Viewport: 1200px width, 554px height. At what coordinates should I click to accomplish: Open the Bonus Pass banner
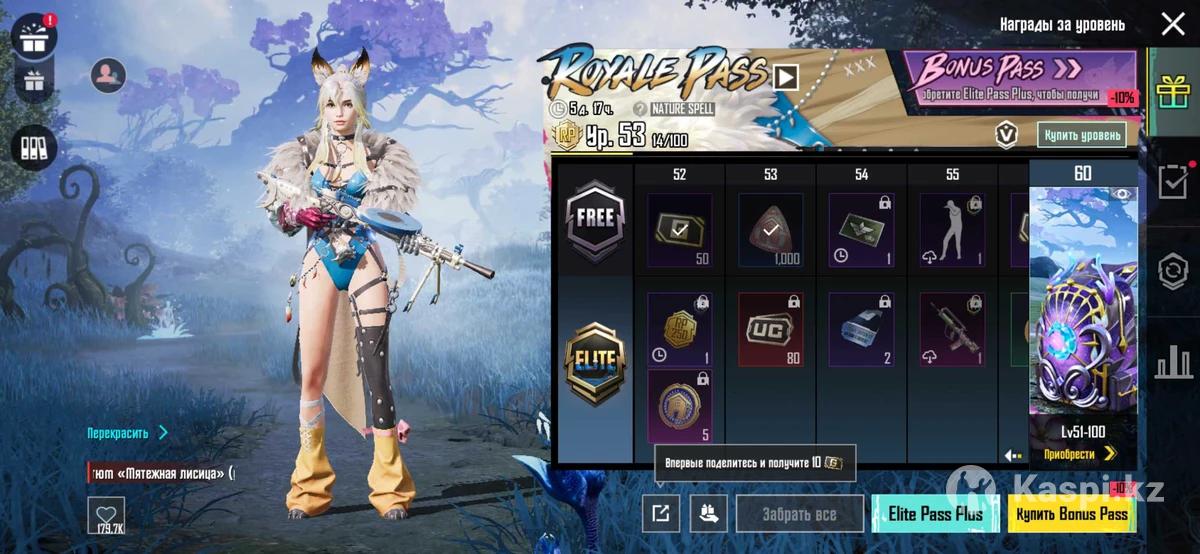(x=1019, y=78)
